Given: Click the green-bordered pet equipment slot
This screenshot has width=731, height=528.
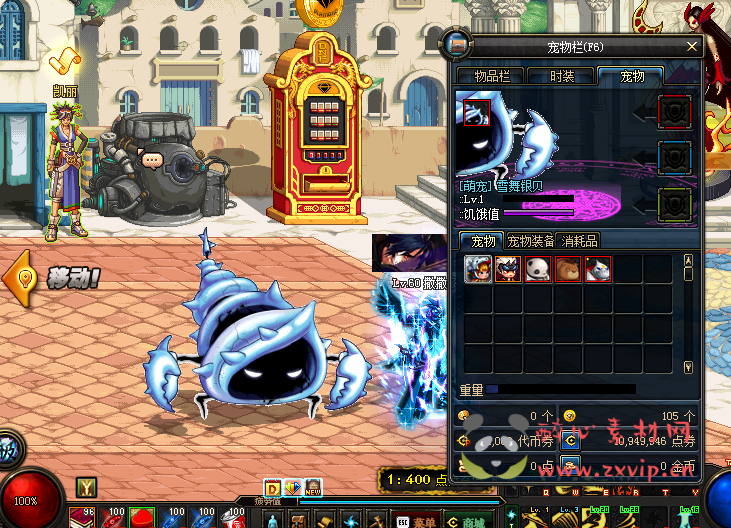Looking at the screenshot, I should click(675, 204).
